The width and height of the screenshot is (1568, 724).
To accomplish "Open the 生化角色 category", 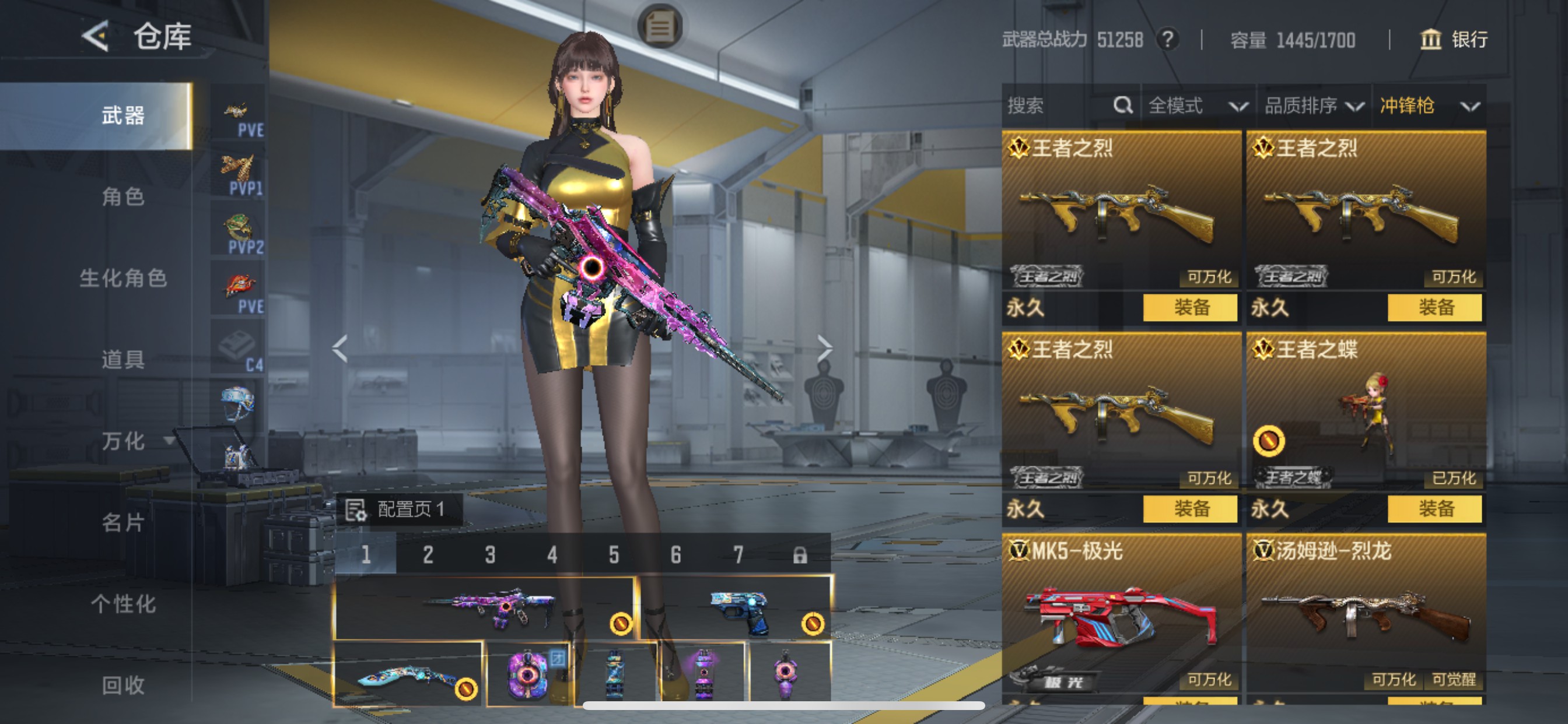I will pyautogui.click(x=123, y=278).
